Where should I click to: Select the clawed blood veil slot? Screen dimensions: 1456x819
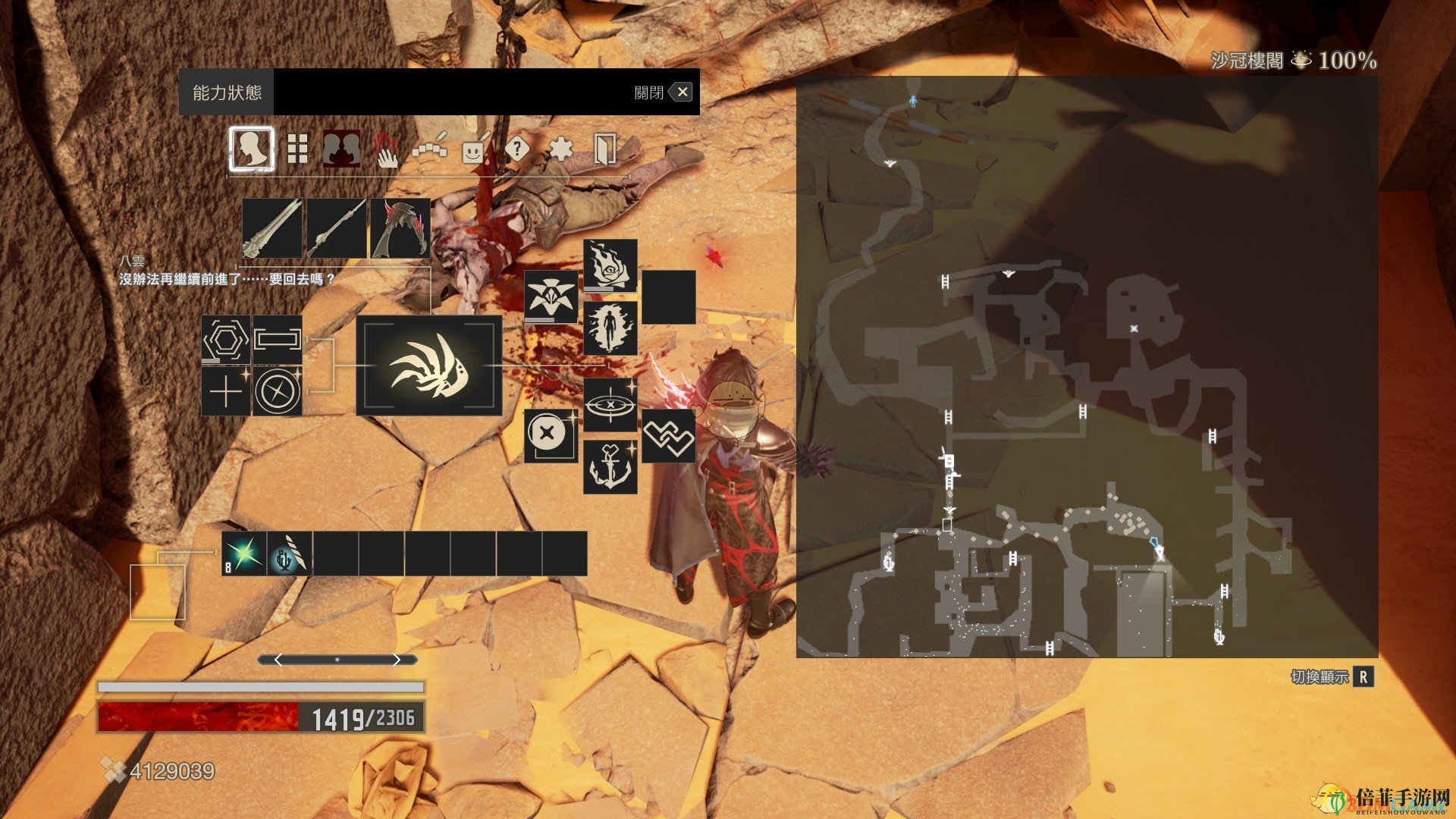click(400, 228)
